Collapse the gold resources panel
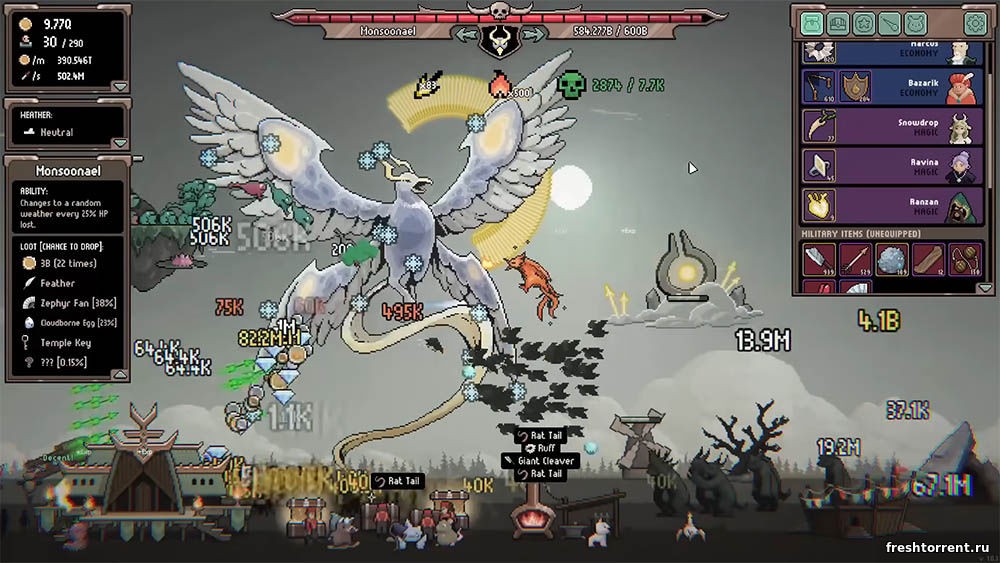Image resolution: width=1000 pixels, height=563 pixels. click(x=119, y=86)
